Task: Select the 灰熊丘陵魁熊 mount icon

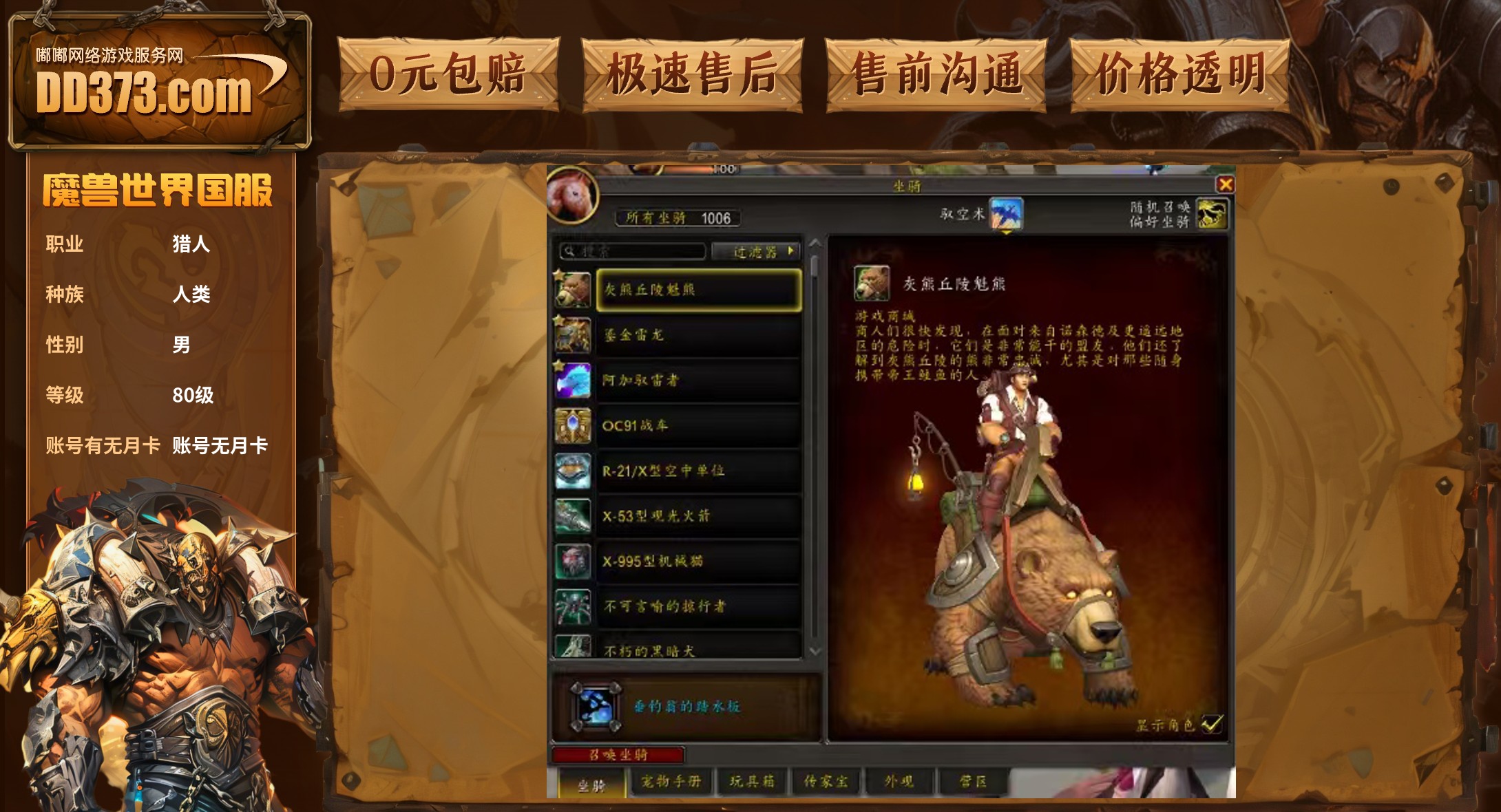Action: (574, 290)
